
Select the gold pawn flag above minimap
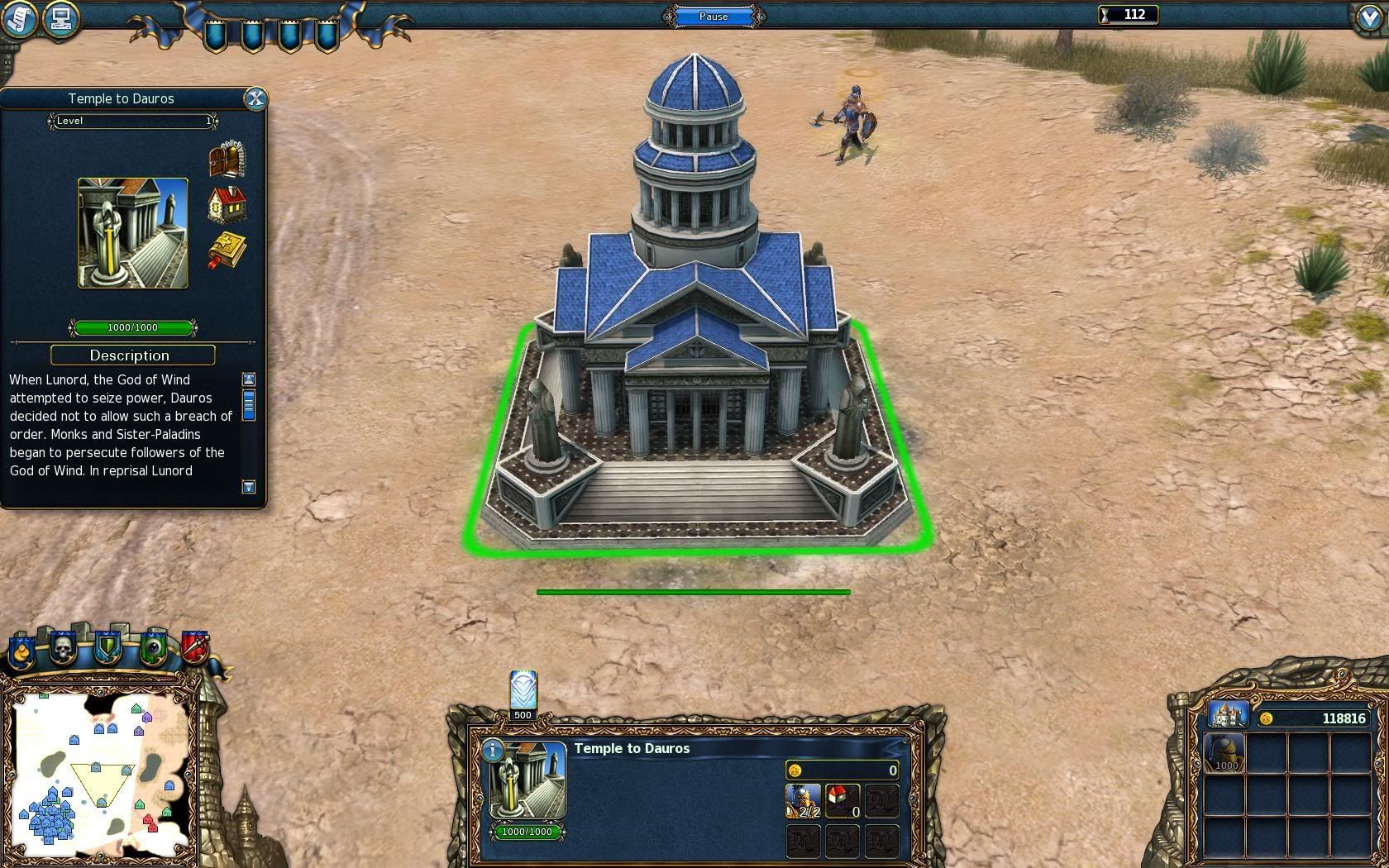(x=21, y=651)
